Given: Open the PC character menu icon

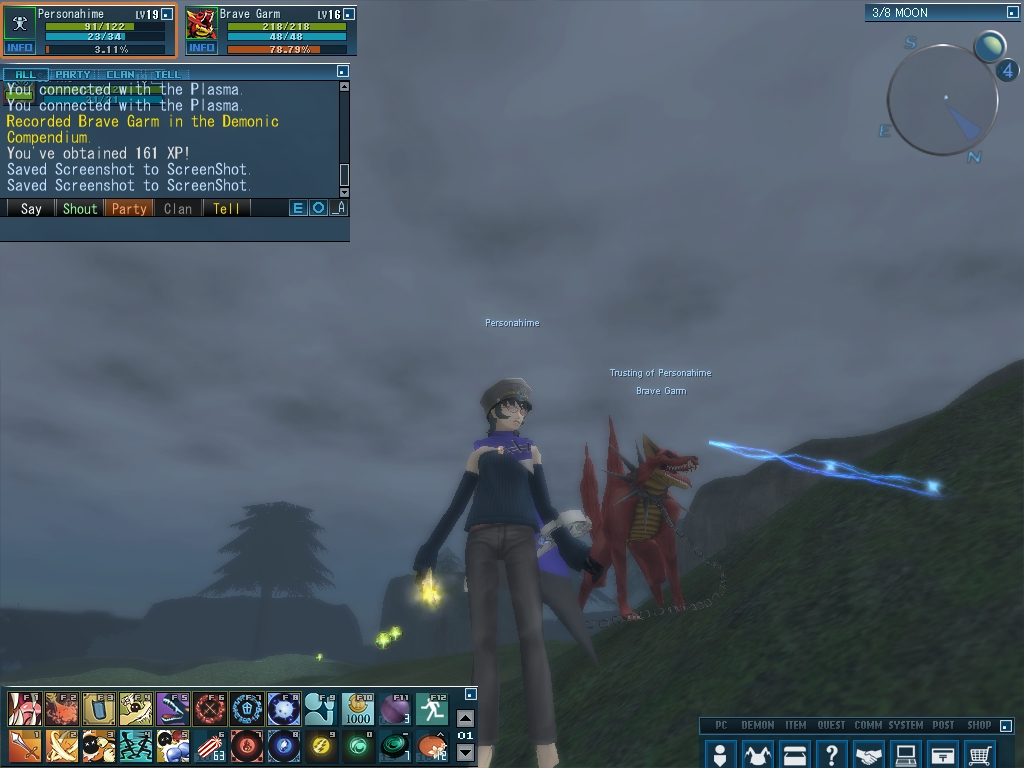Looking at the screenshot, I should [719, 754].
